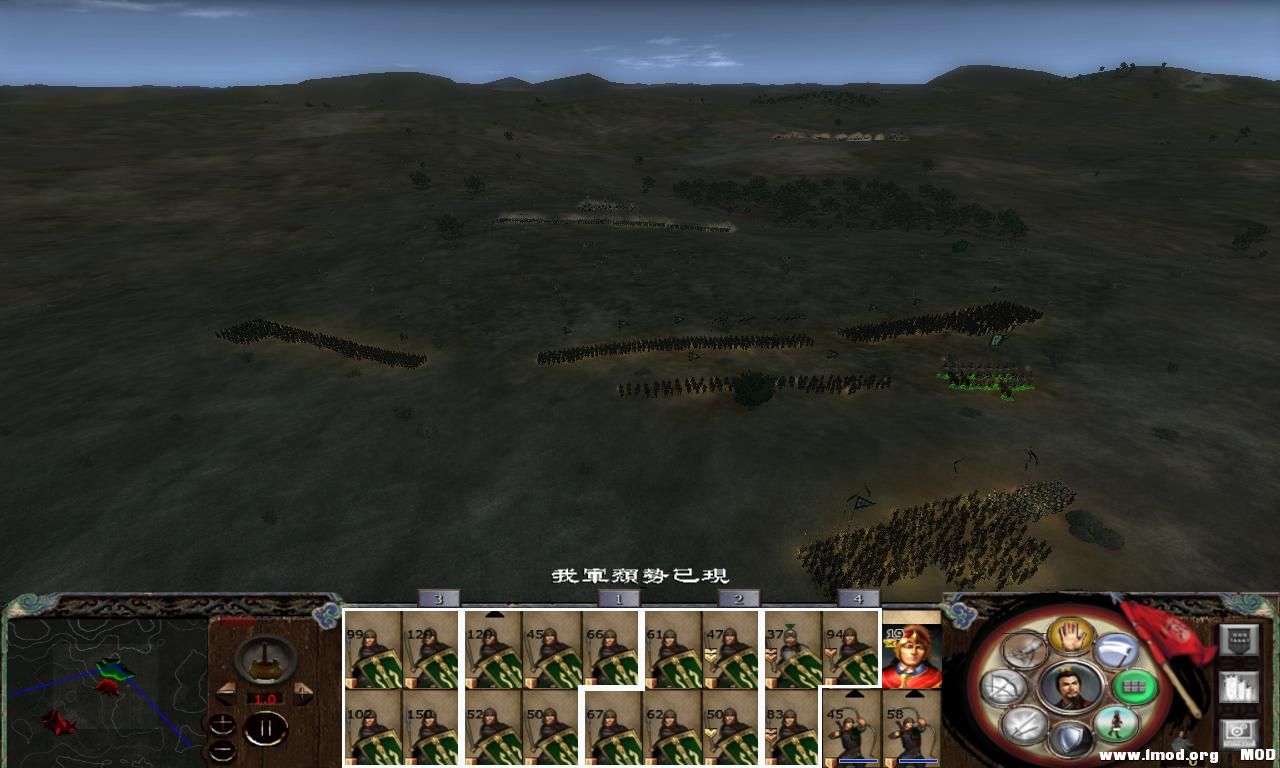Click the plus zoom button beside the minimap
The width and height of the screenshot is (1280, 768).
[x=223, y=721]
